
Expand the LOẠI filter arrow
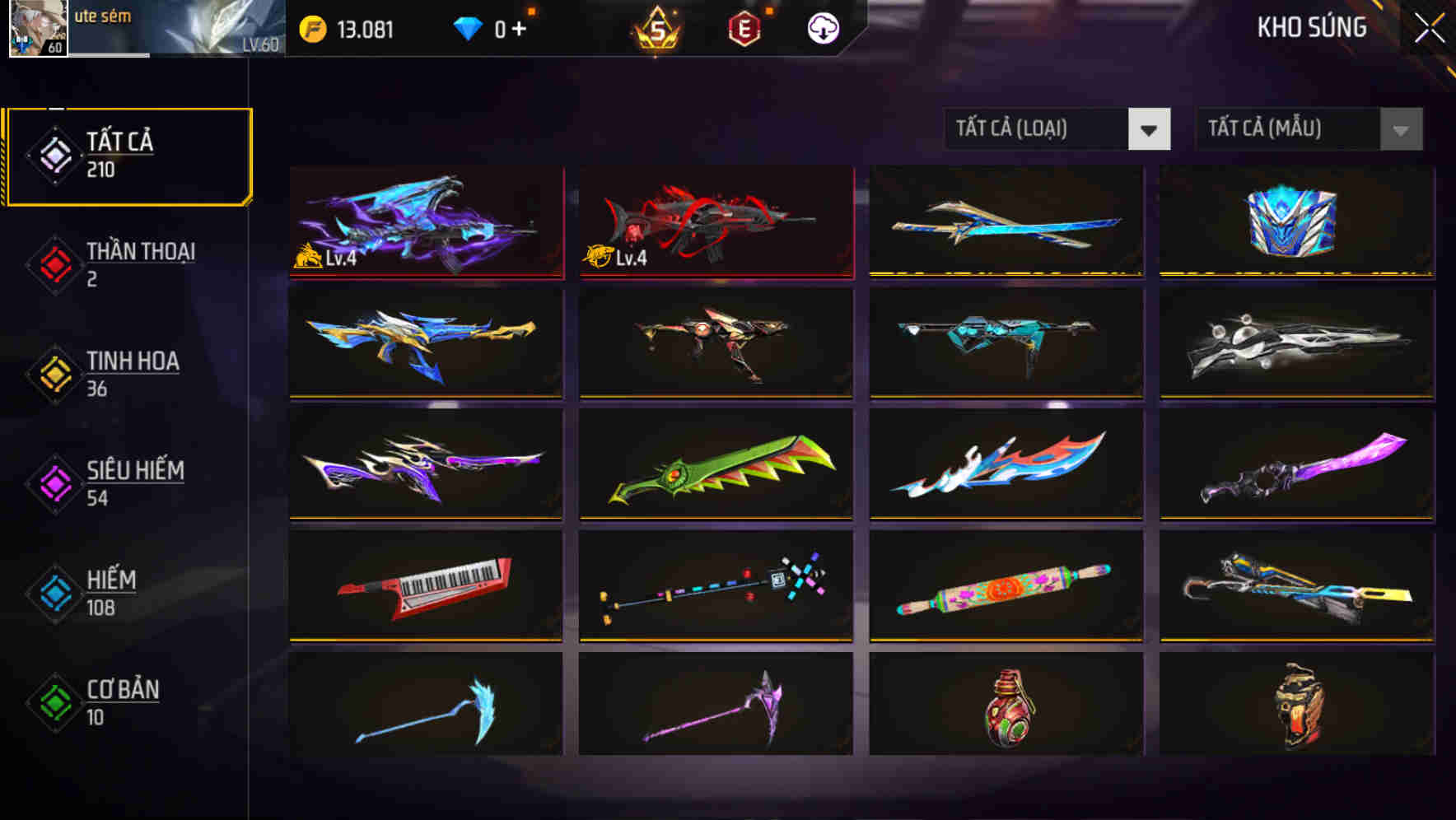[1150, 129]
